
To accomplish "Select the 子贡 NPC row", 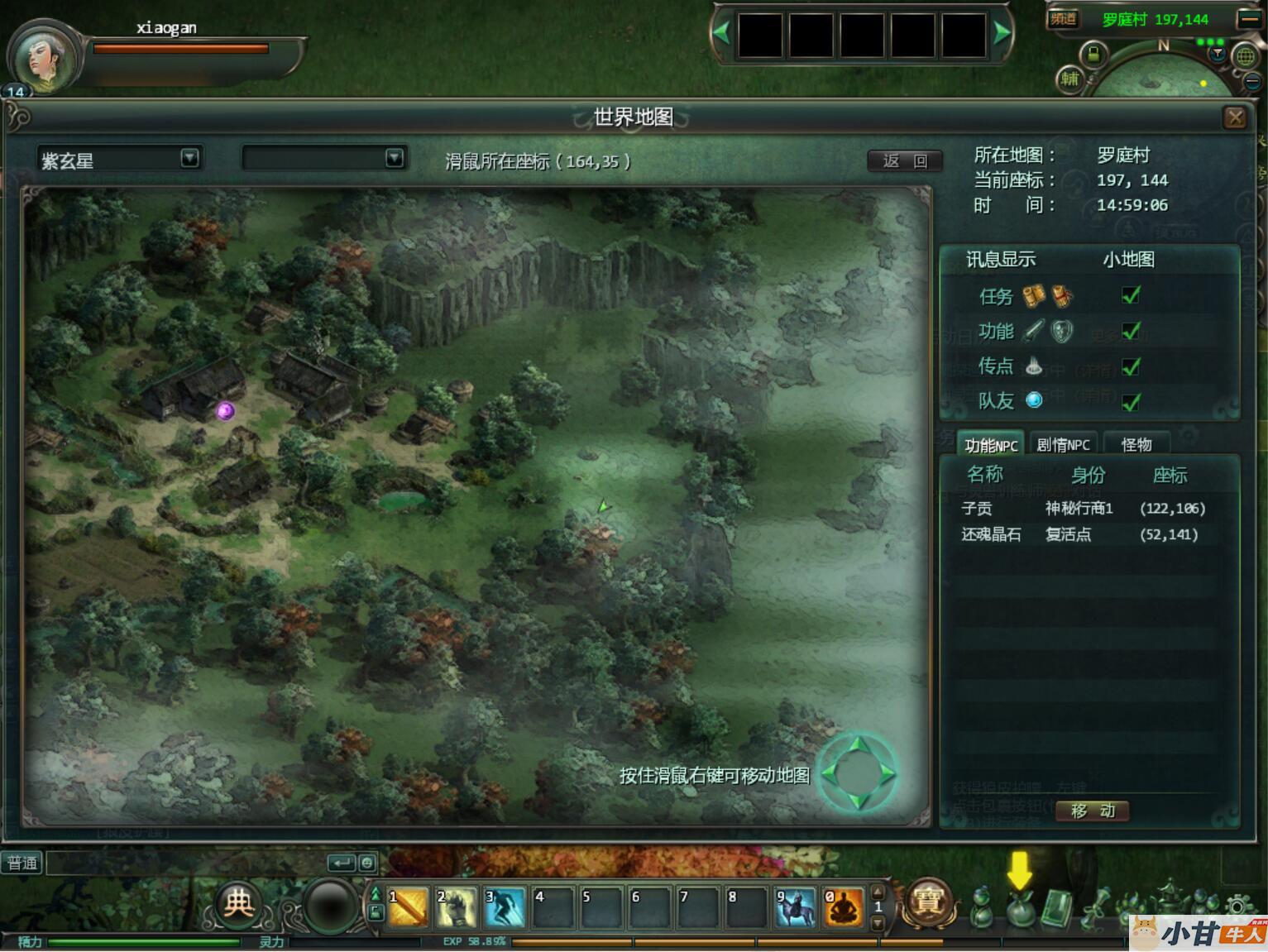I will [1082, 509].
